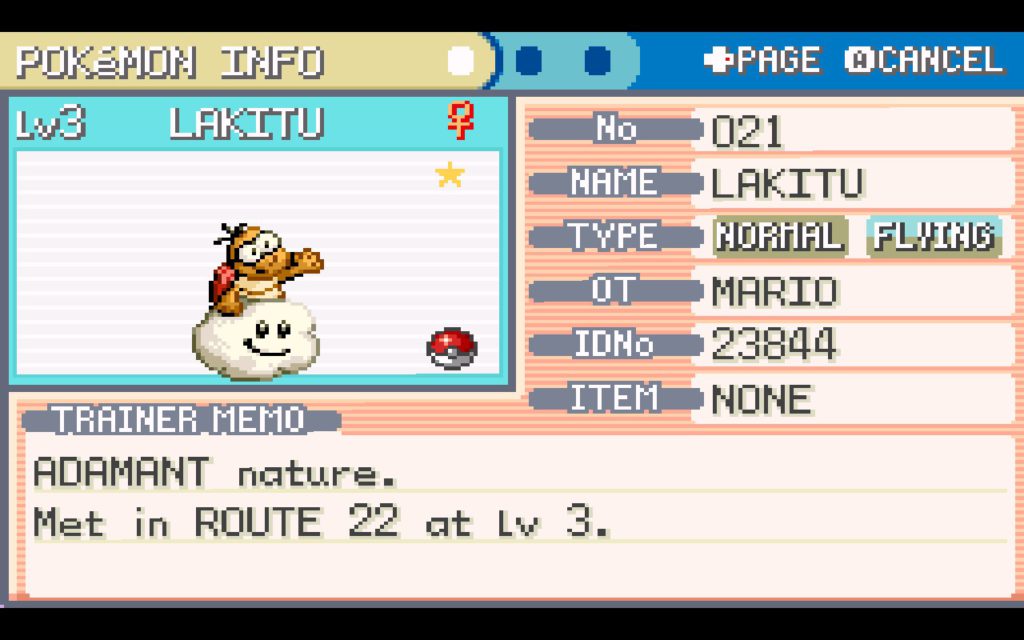The width and height of the screenshot is (1024, 640).
Task: Select the white active page indicator dot
Action: click(461, 61)
